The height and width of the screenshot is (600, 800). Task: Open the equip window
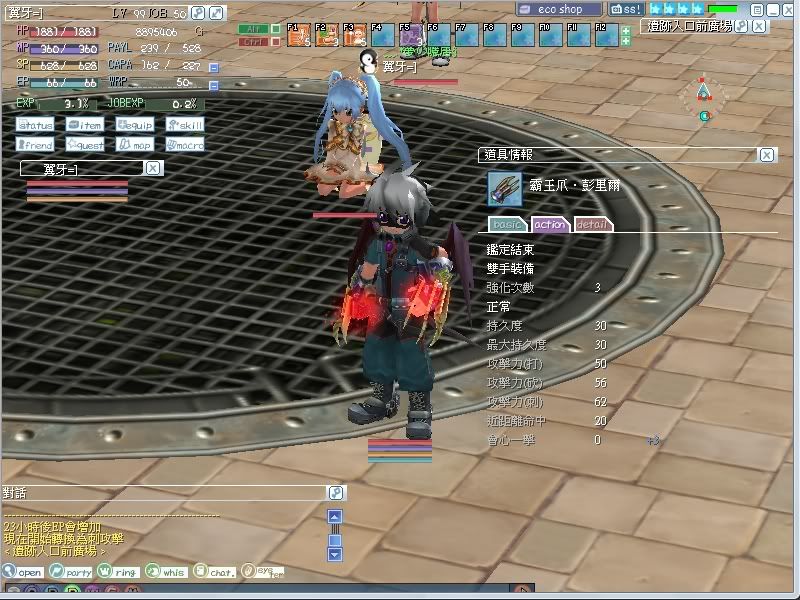[x=135, y=125]
